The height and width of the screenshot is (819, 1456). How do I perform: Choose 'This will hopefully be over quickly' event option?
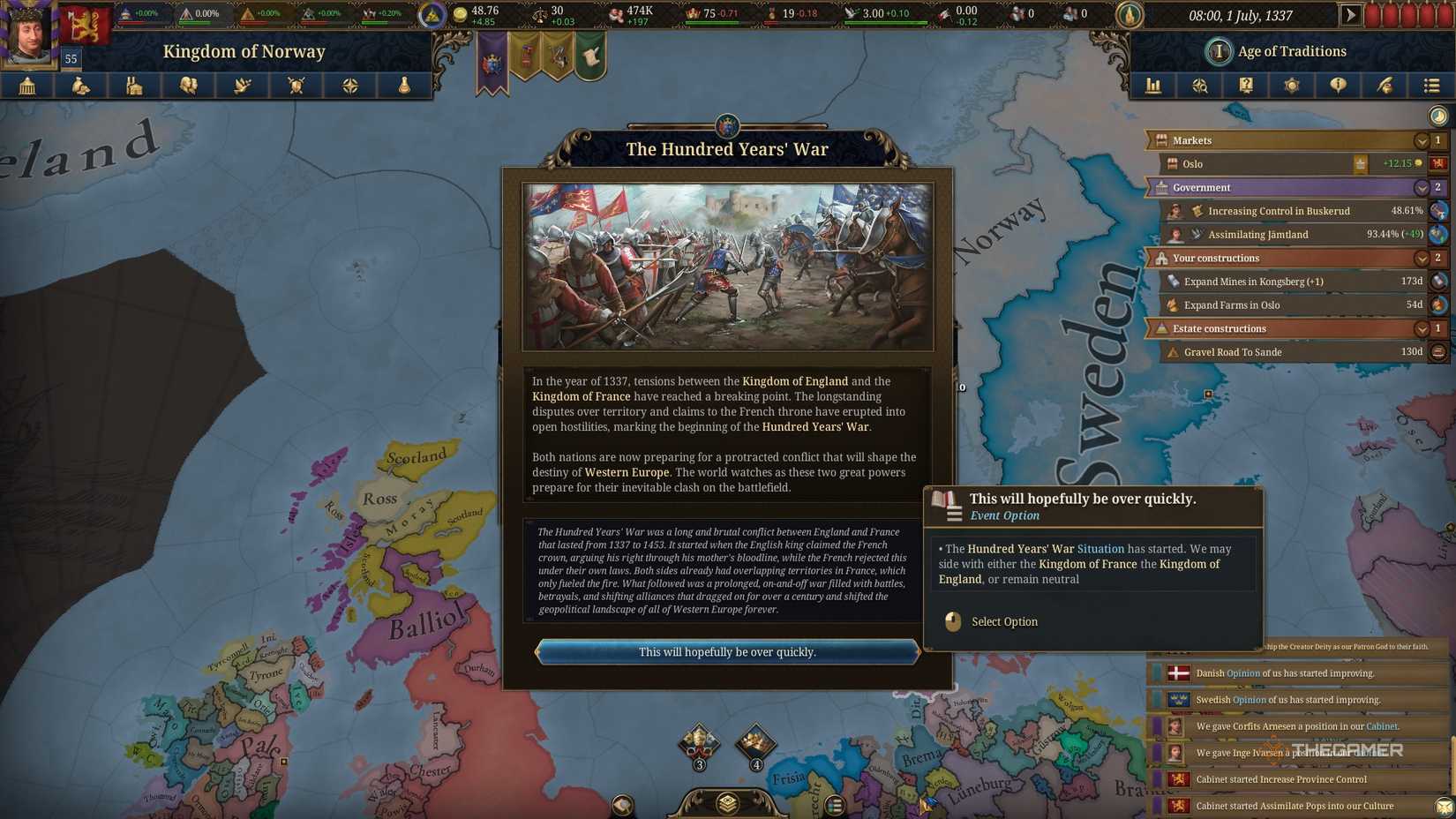pos(727,652)
